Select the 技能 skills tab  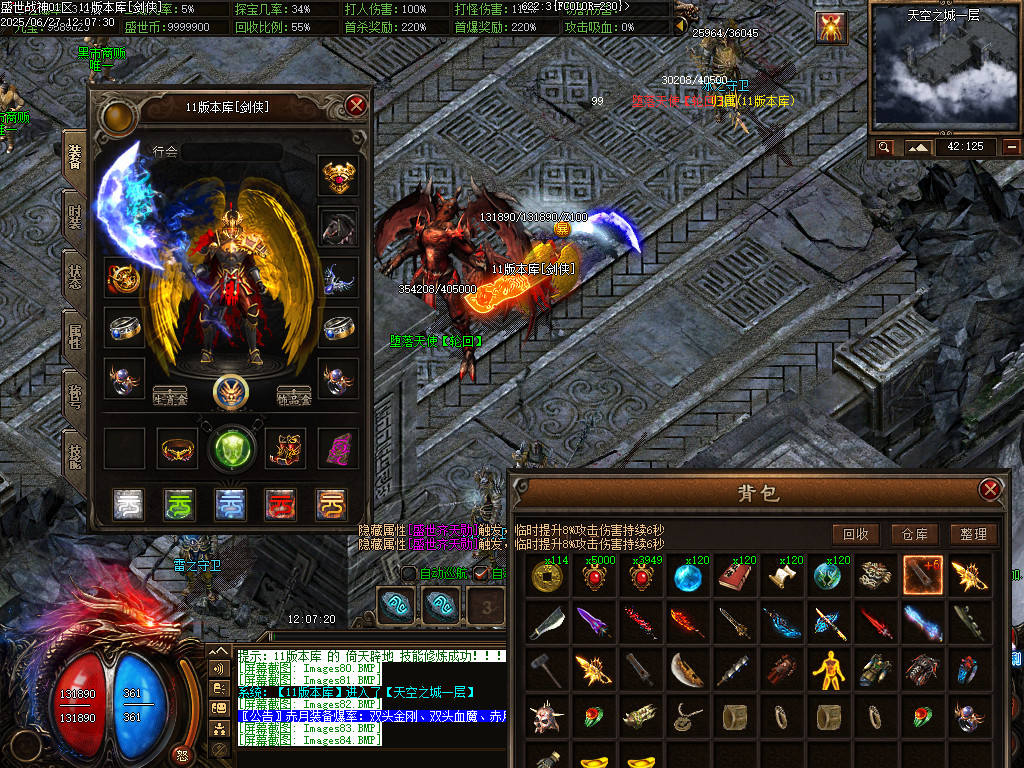point(74,457)
